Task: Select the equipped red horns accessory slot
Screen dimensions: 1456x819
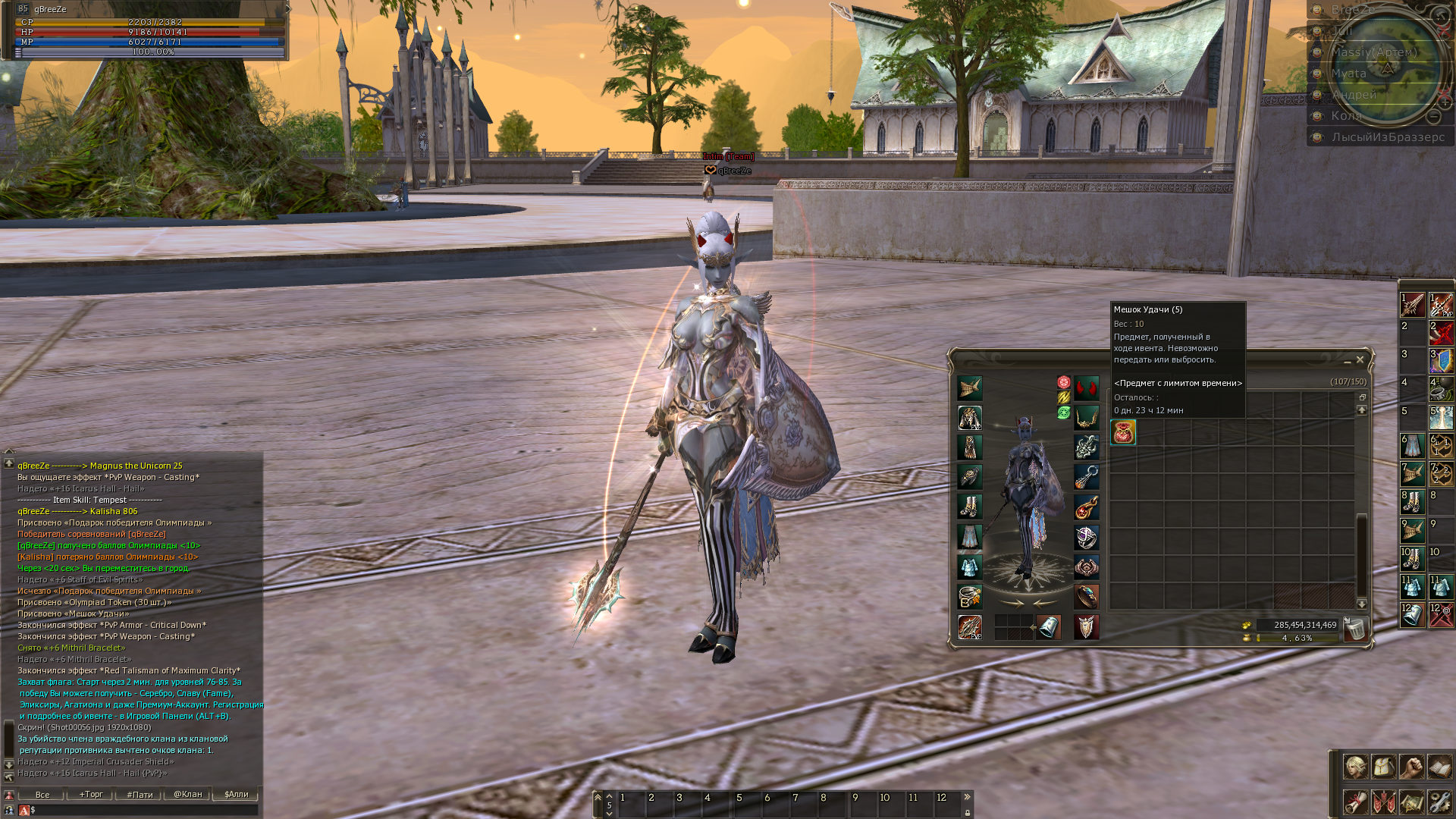Action: tap(1087, 388)
